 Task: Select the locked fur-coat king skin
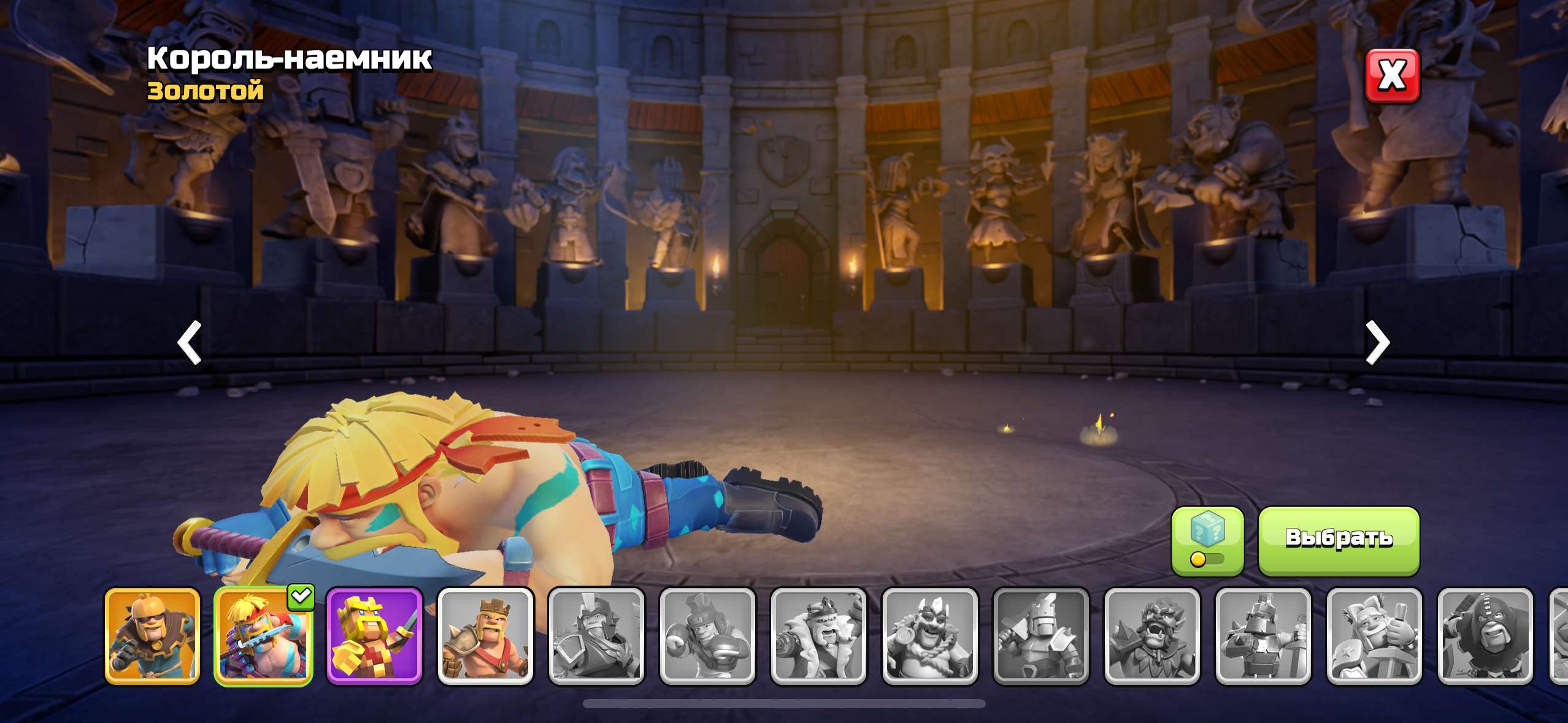coord(818,636)
